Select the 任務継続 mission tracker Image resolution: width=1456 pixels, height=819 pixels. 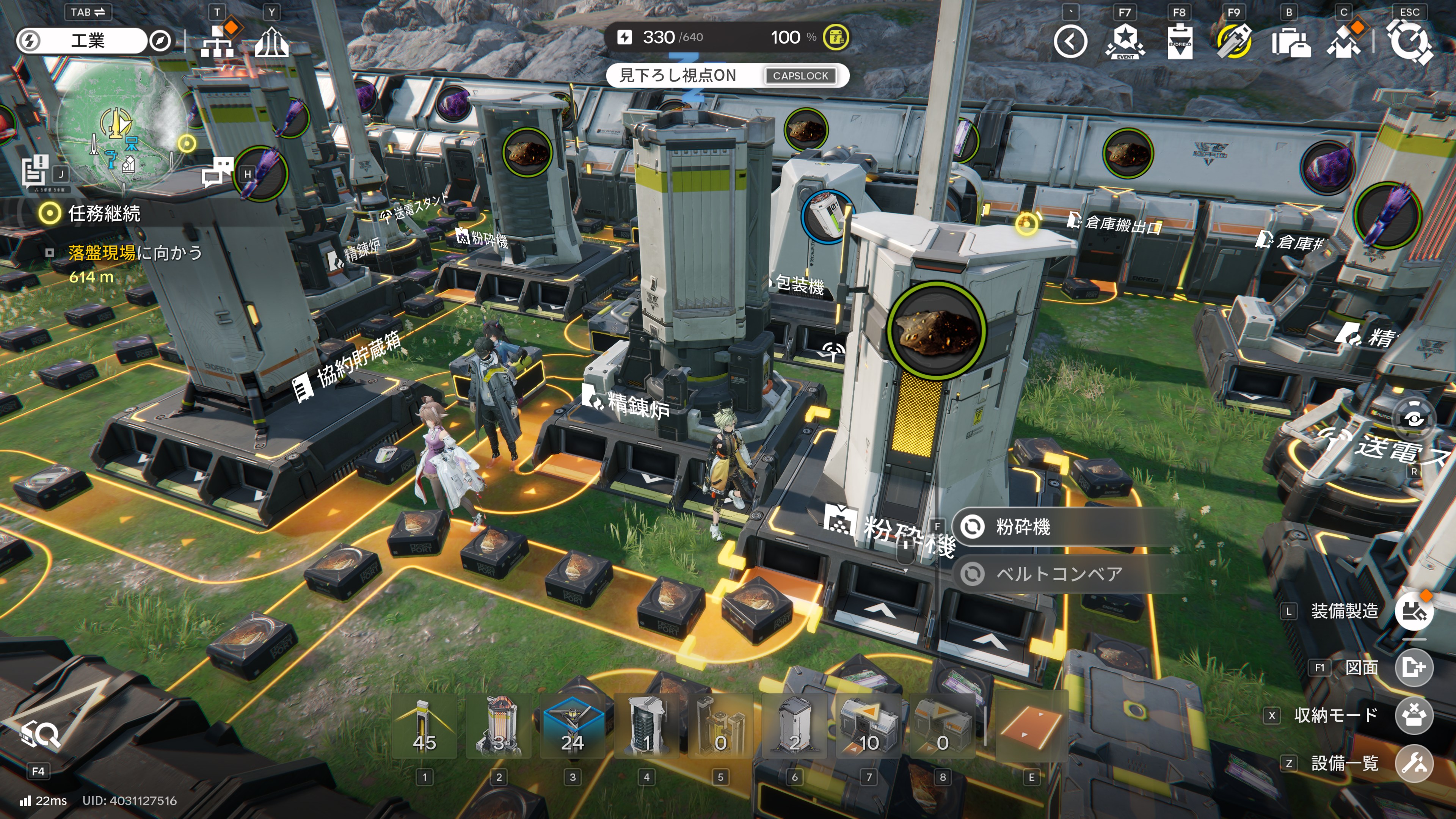tap(104, 213)
